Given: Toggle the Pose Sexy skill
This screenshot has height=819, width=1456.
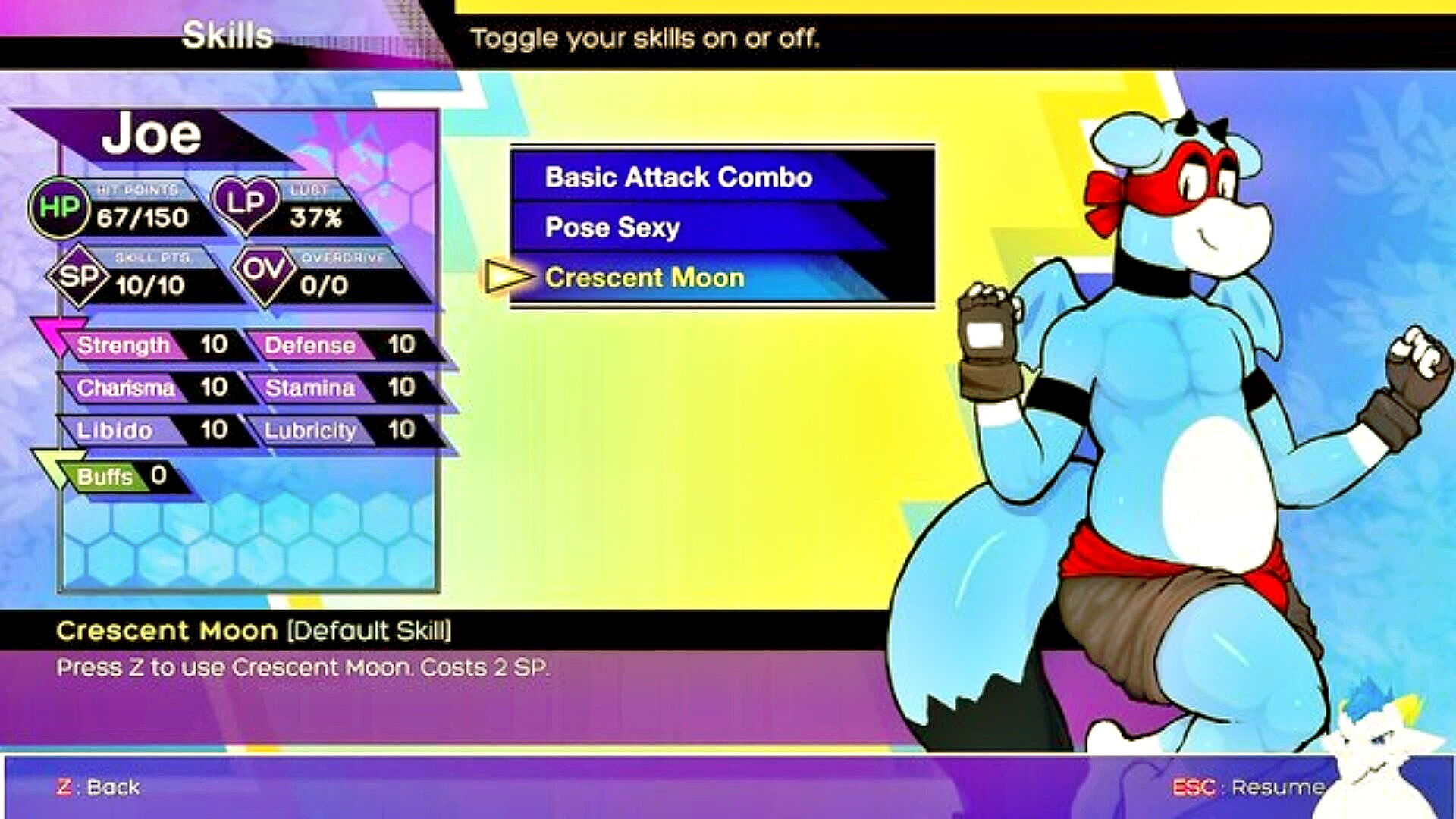Looking at the screenshot, I should coord(613,227).
